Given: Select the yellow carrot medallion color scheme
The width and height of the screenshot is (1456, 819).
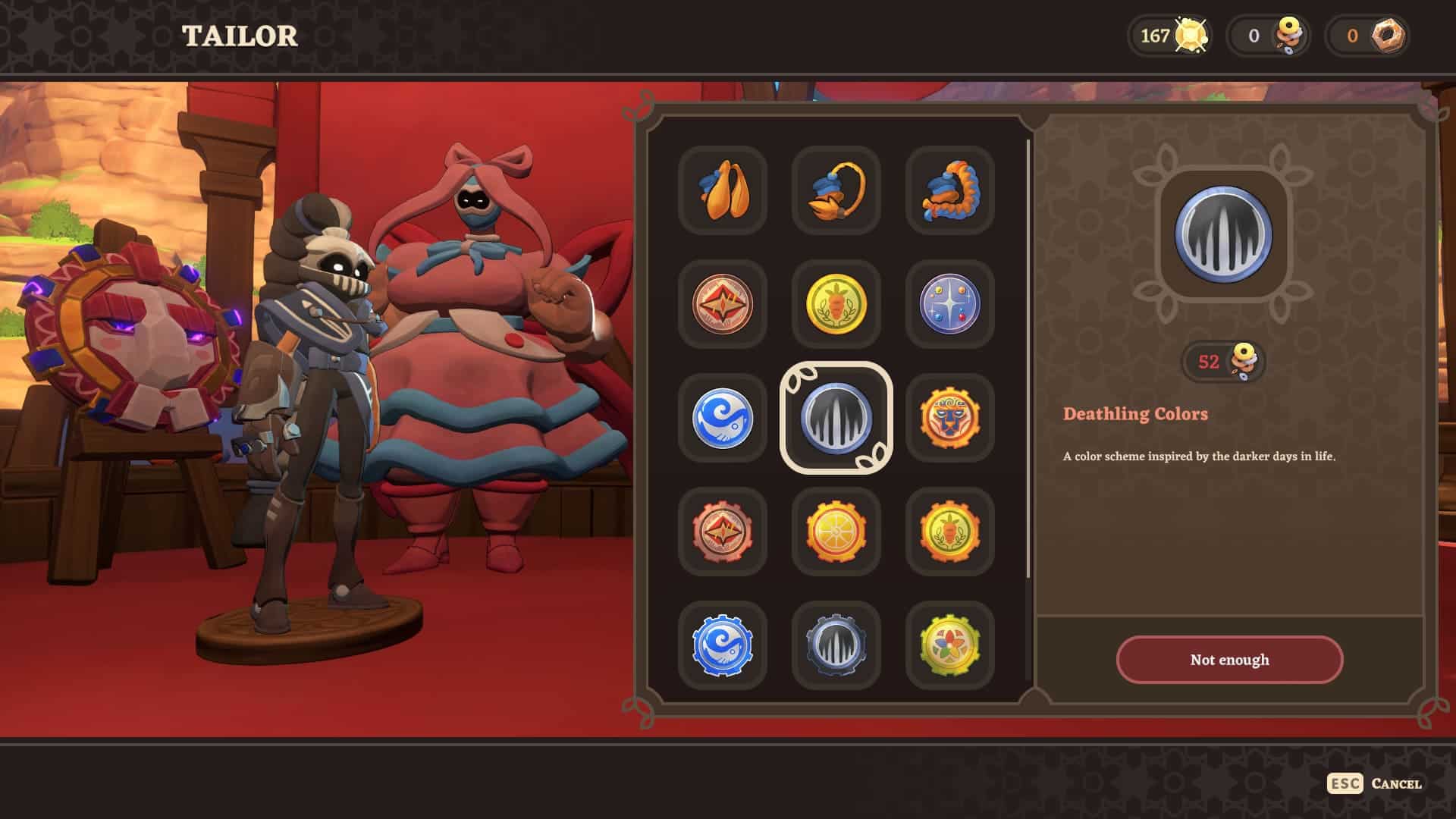Looking at the screenshot, I should (x=836, y=305).
